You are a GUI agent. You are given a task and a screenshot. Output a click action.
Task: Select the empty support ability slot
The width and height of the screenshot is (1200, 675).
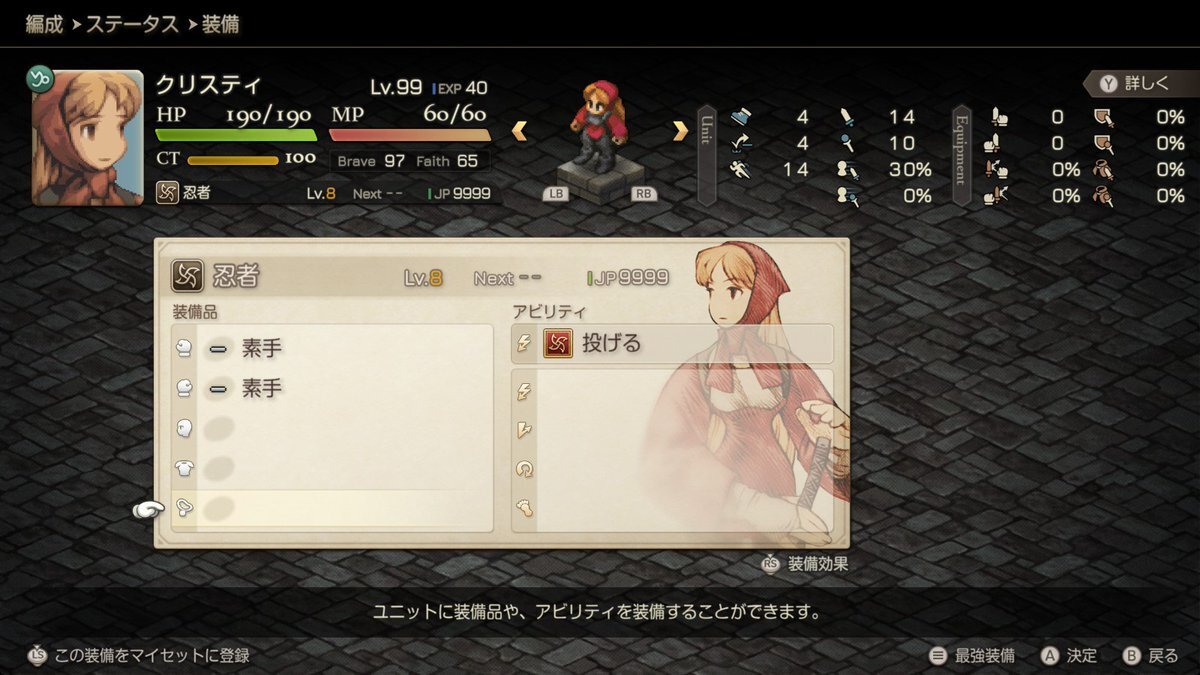tap(671, 469)
